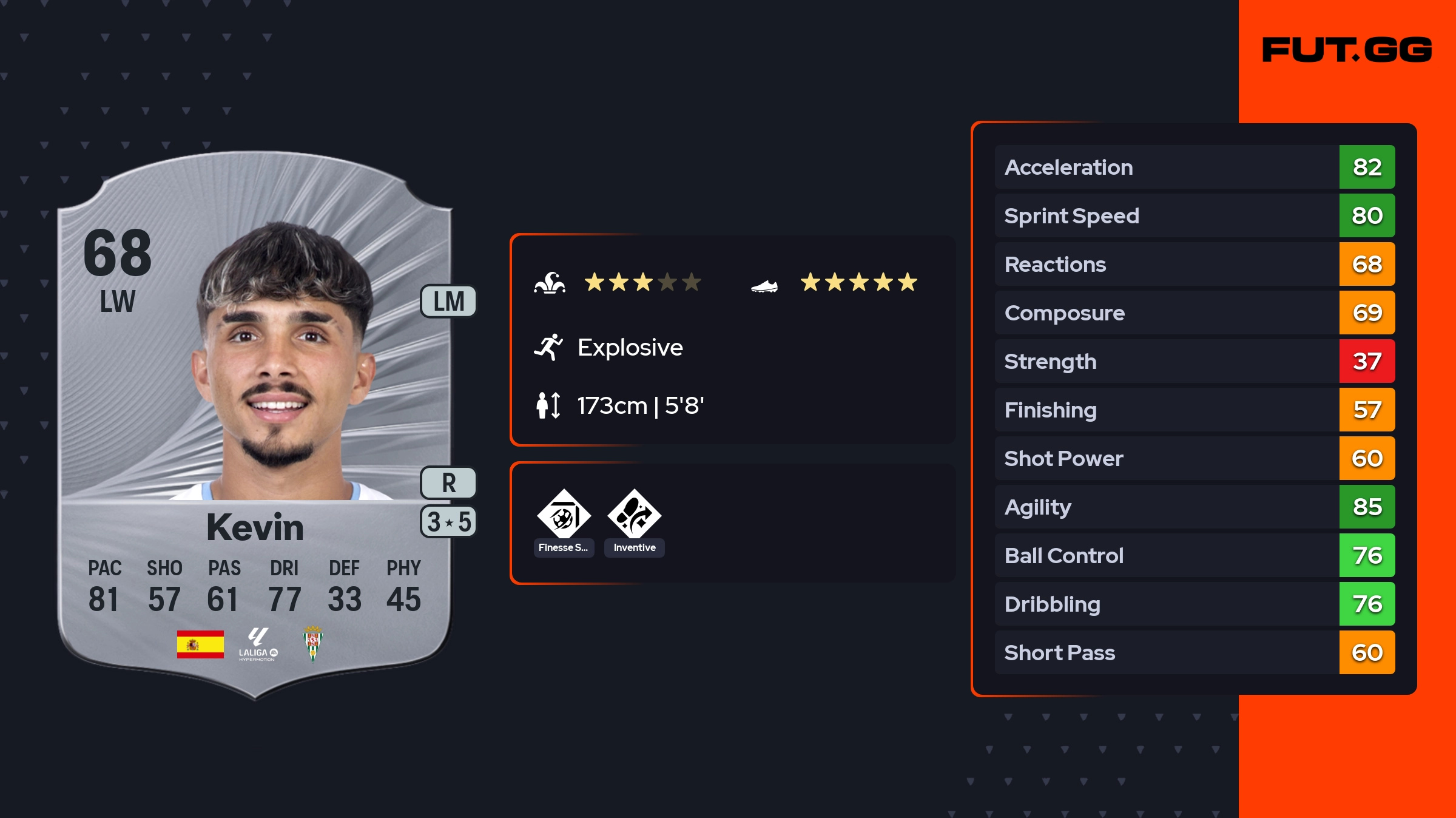This screenshot has height=818, width=1456.
Task: Choose the Strength stat row
Action: coord(1194,362)
